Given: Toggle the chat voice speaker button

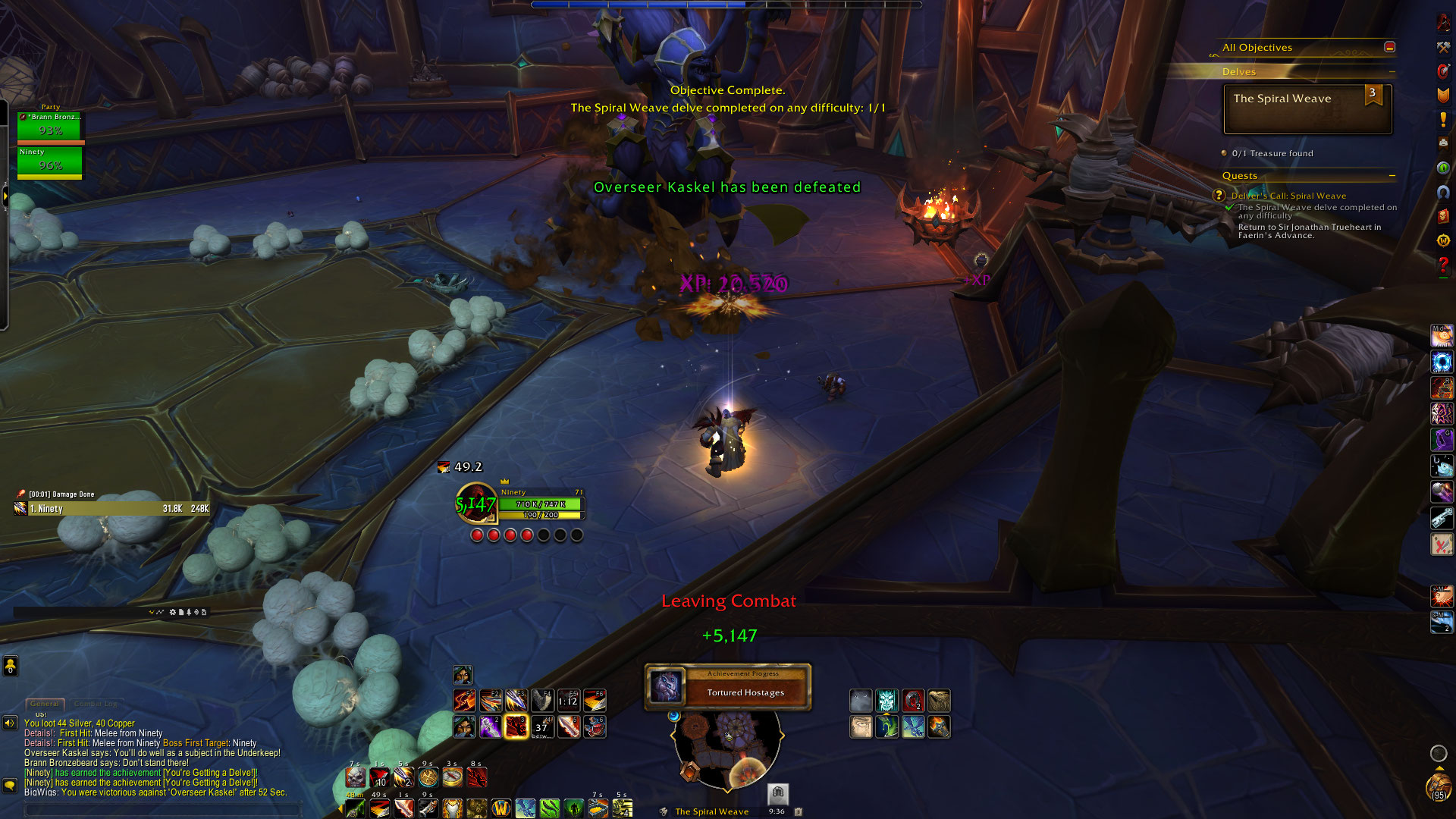Looking at the screenshot, I should (10, 723).
